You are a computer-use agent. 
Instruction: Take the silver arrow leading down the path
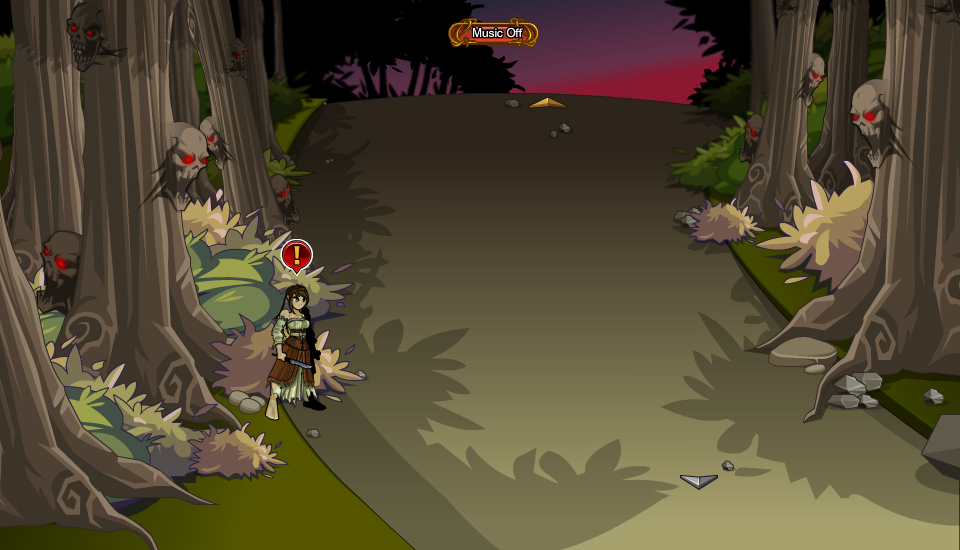click(699, 481)
